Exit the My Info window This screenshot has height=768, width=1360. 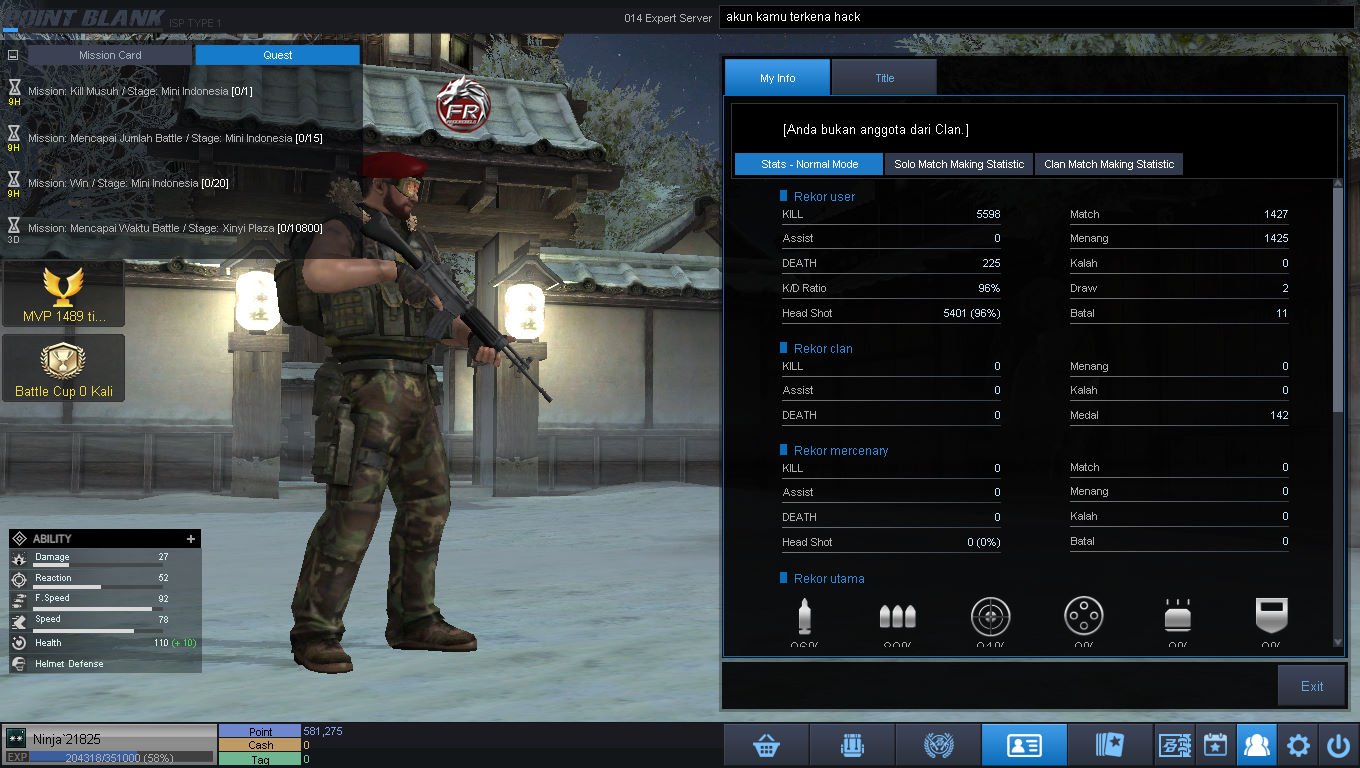(1311, 686)
